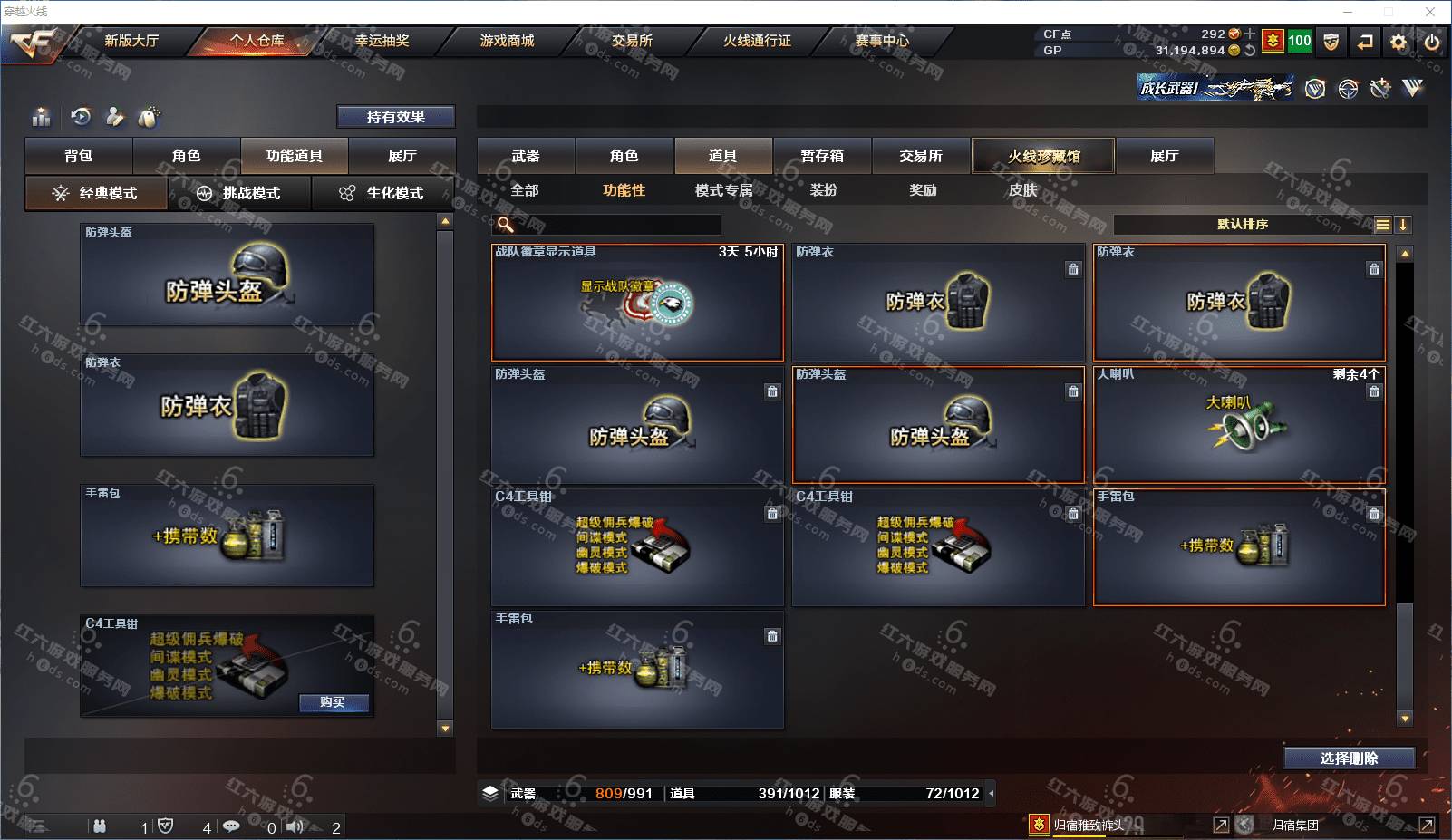Image resolution: width=1452 pixels, height=840 pixels.
Task: Open the 默认排序 sort dropdown
Action: point(1243,225)
